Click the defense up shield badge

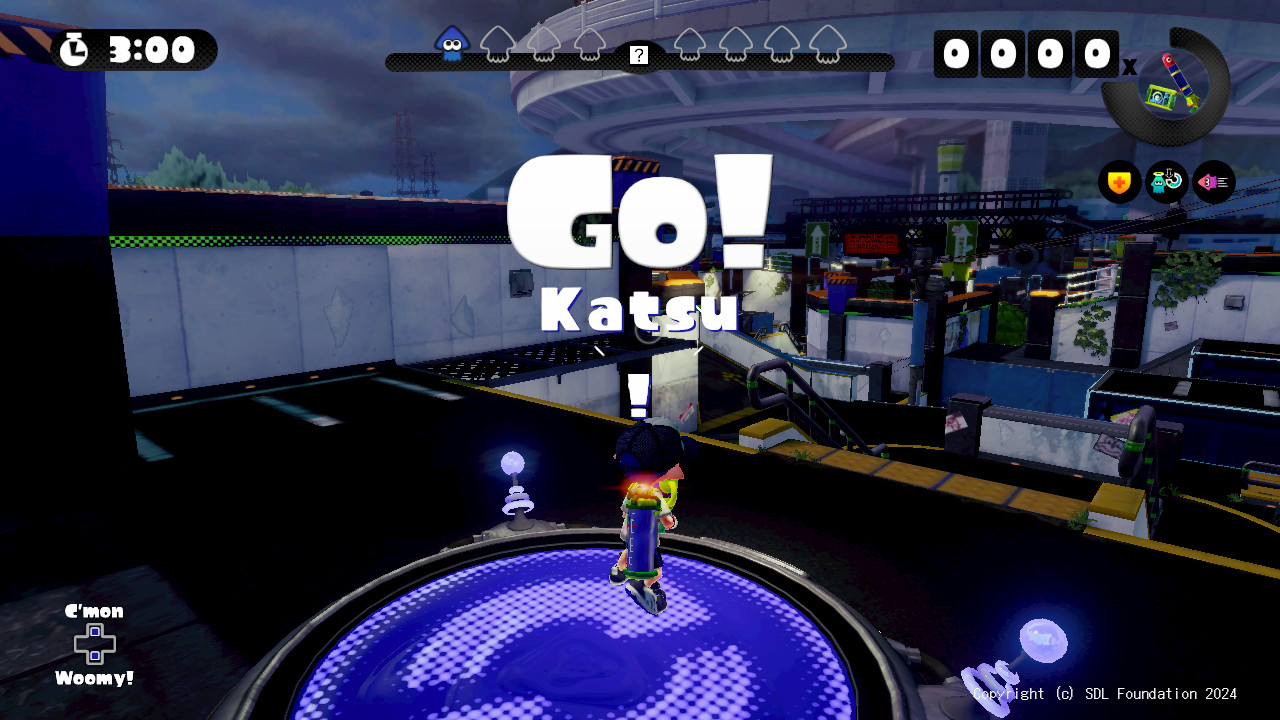(x=1118, y=181)
